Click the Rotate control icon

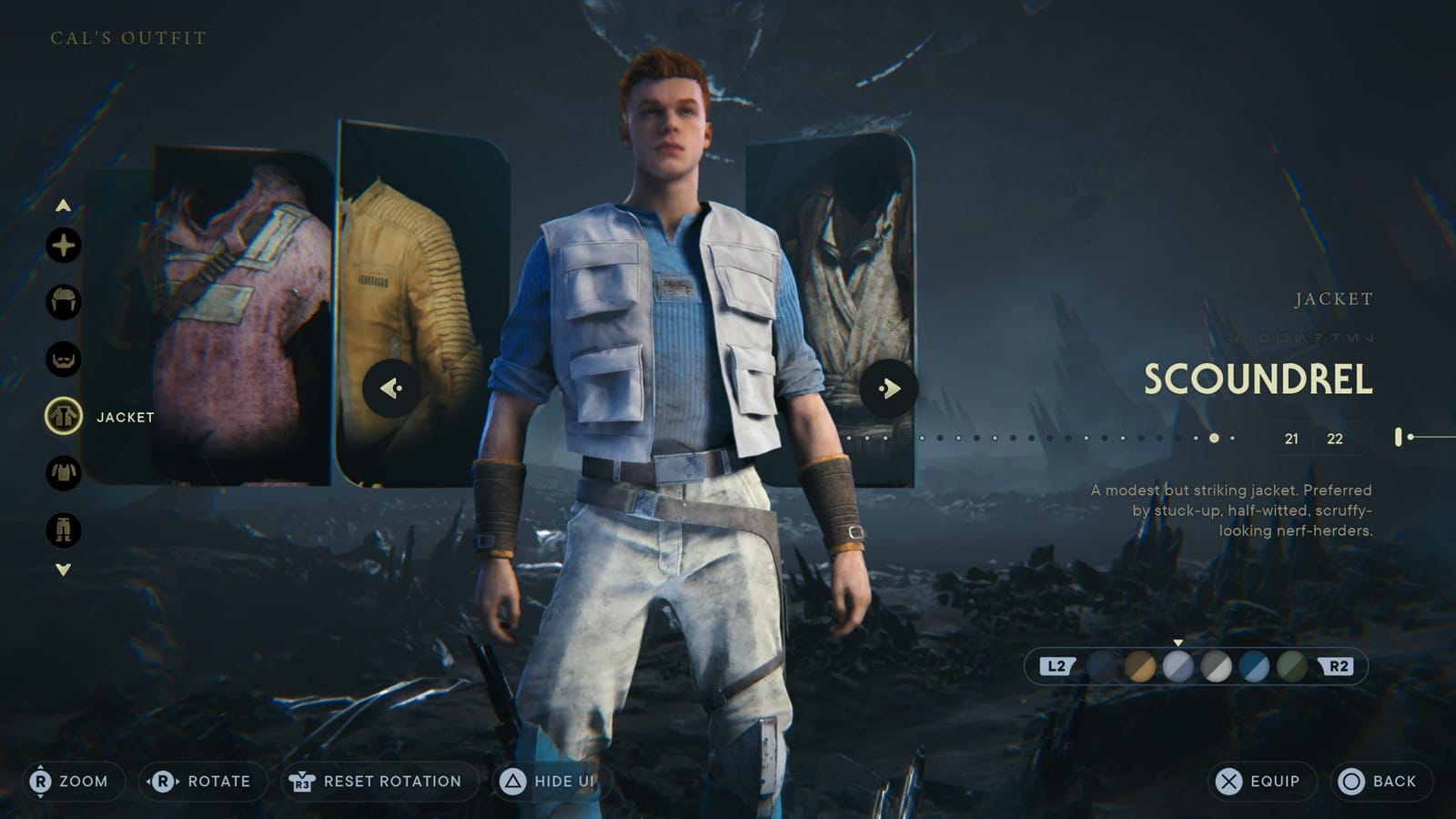point(162,781)
